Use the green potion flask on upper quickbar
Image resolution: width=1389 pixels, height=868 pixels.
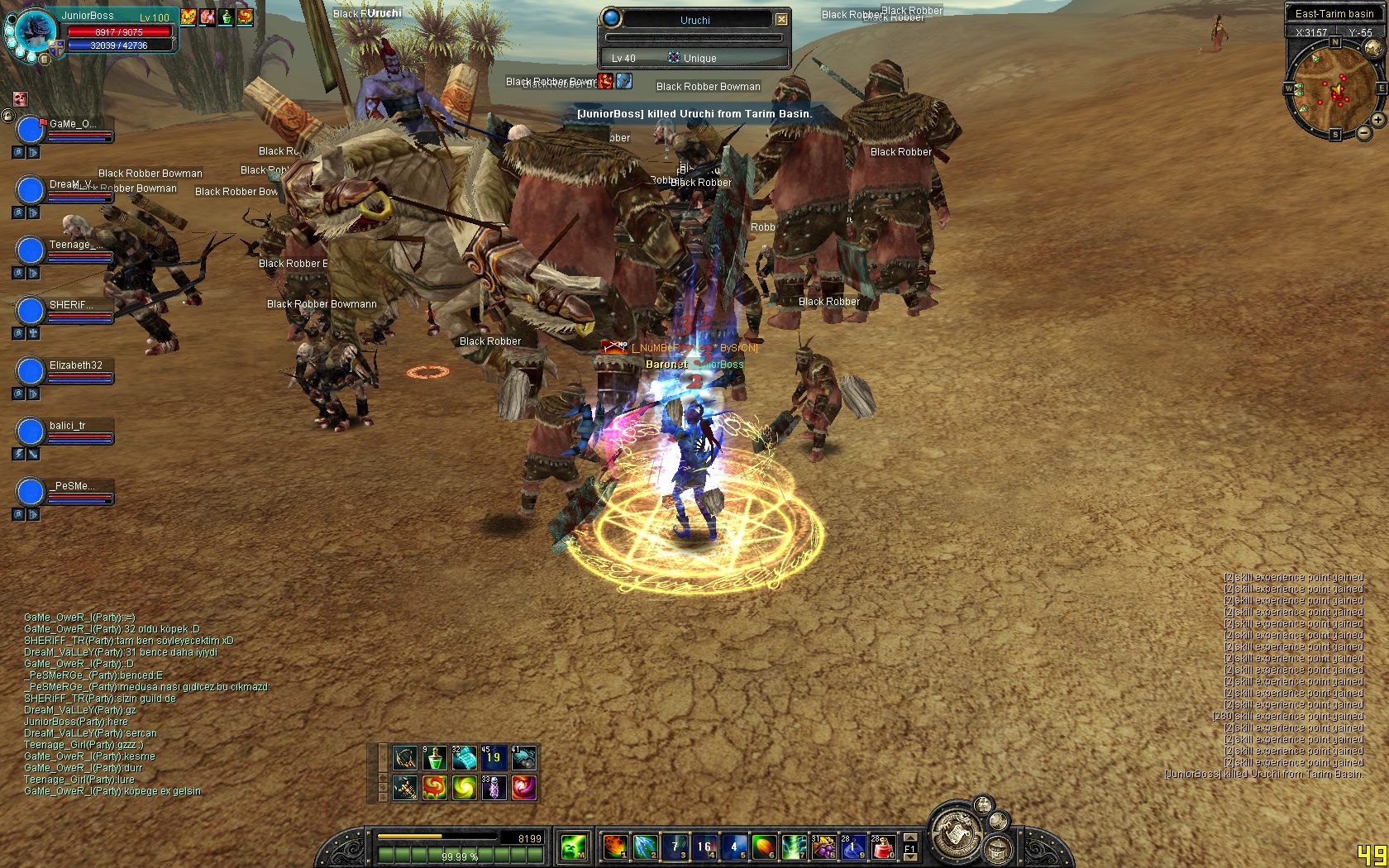point(435,757)
